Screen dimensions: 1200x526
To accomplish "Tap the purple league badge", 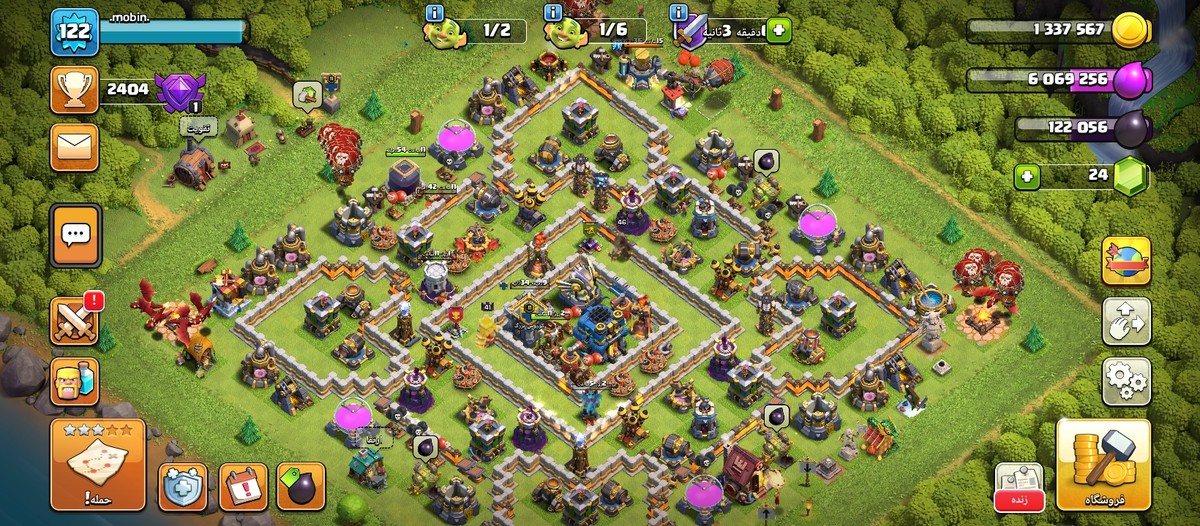I will [x=178, y=91].
